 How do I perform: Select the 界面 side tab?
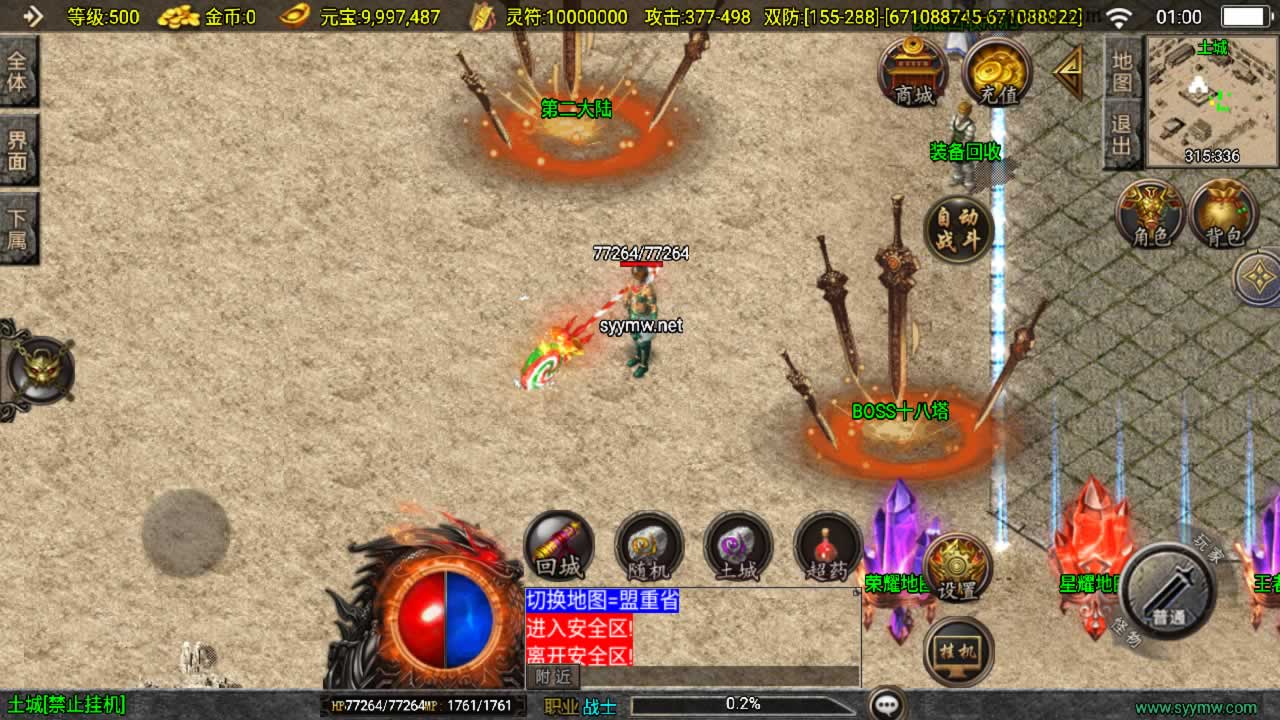coord(18,150)
